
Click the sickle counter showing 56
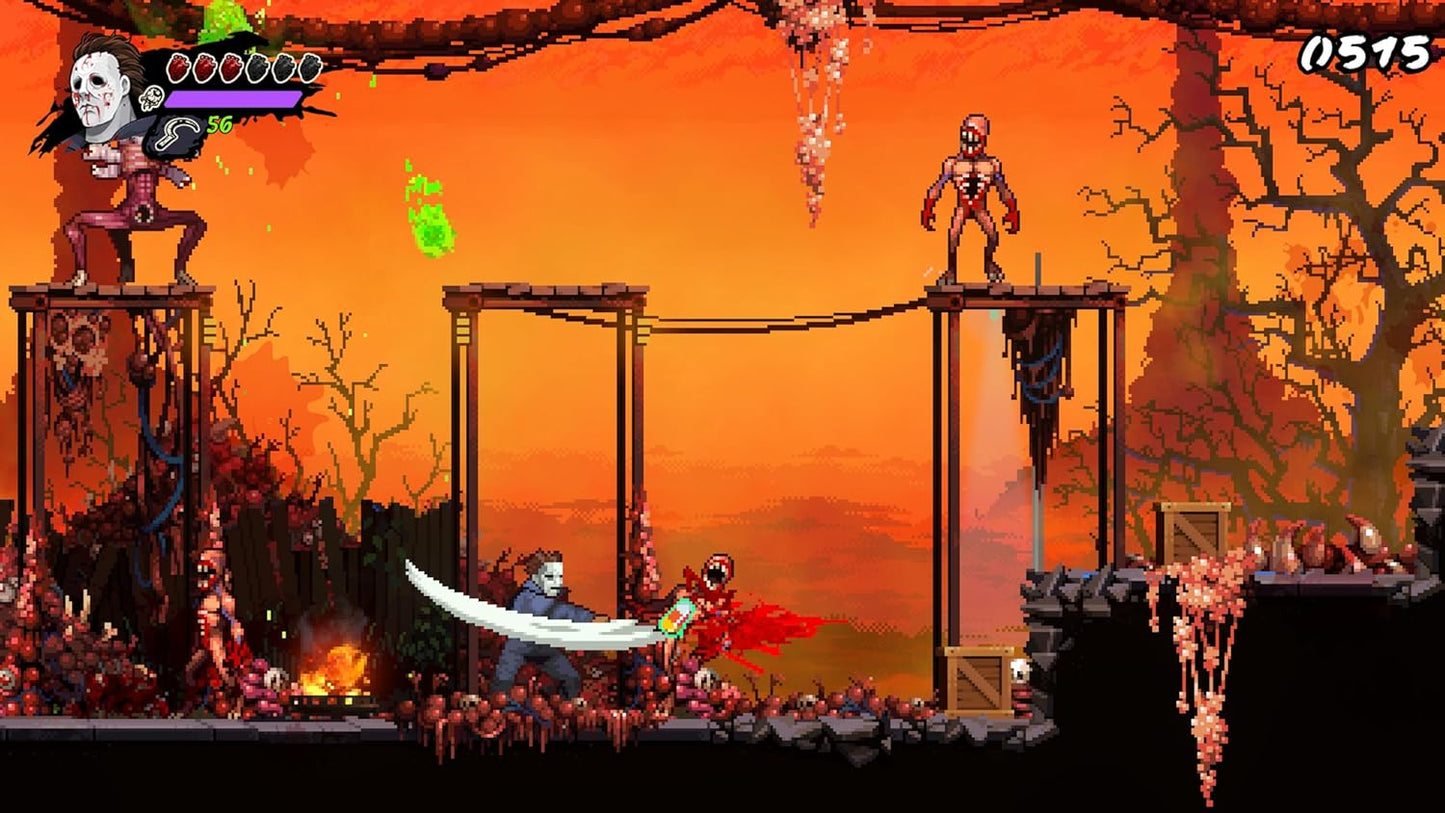219,124
